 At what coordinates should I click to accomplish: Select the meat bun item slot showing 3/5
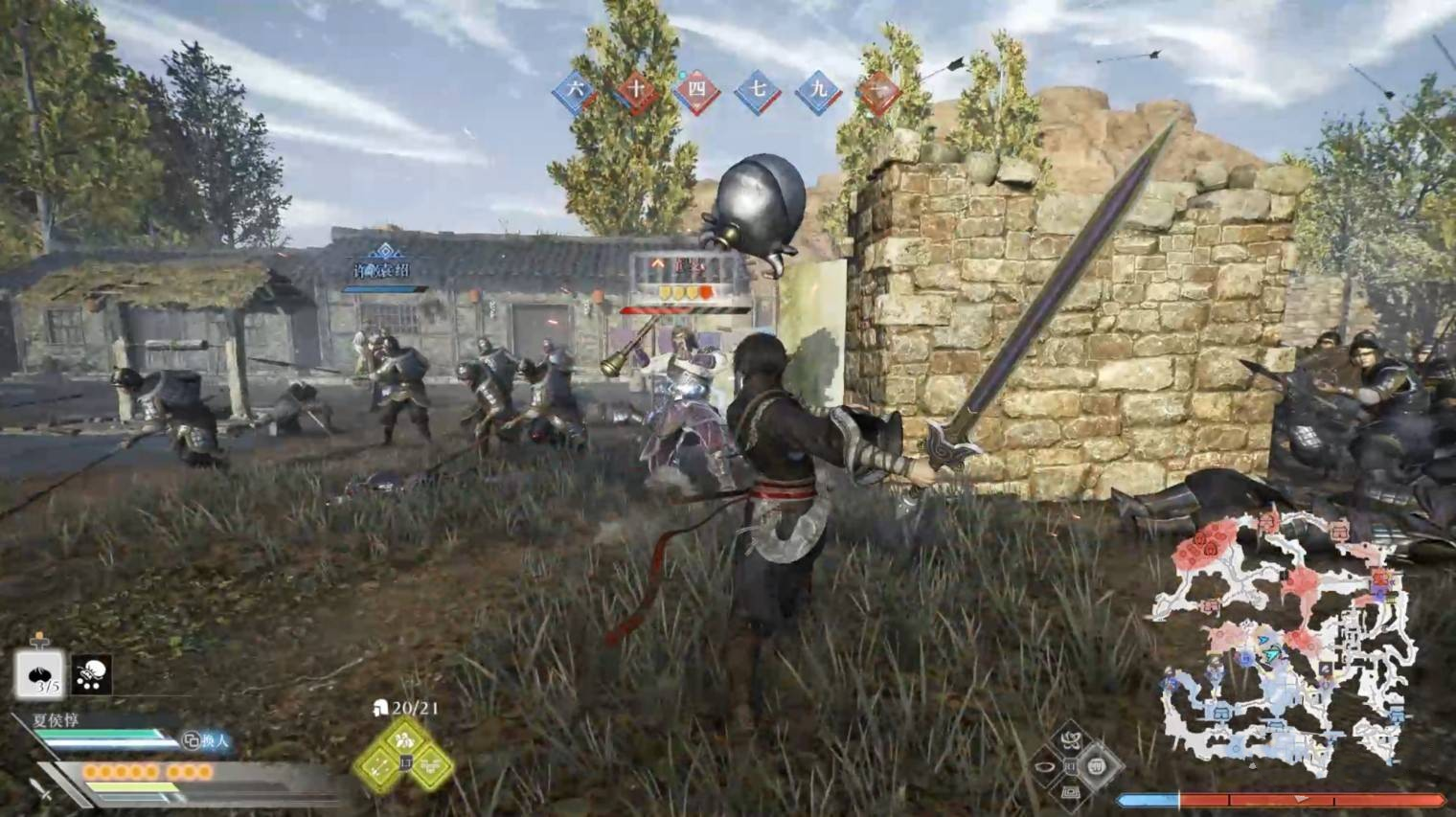click(39, 674)
